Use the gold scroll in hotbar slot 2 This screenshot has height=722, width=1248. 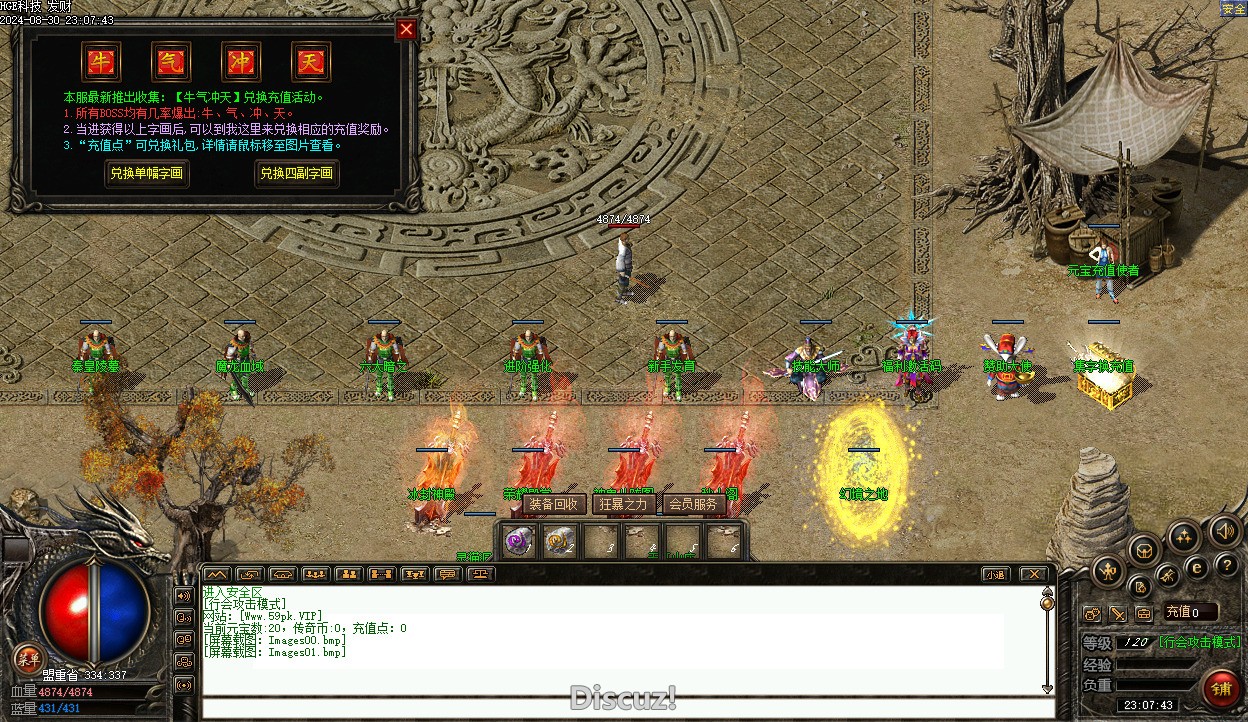pos(558,542)
